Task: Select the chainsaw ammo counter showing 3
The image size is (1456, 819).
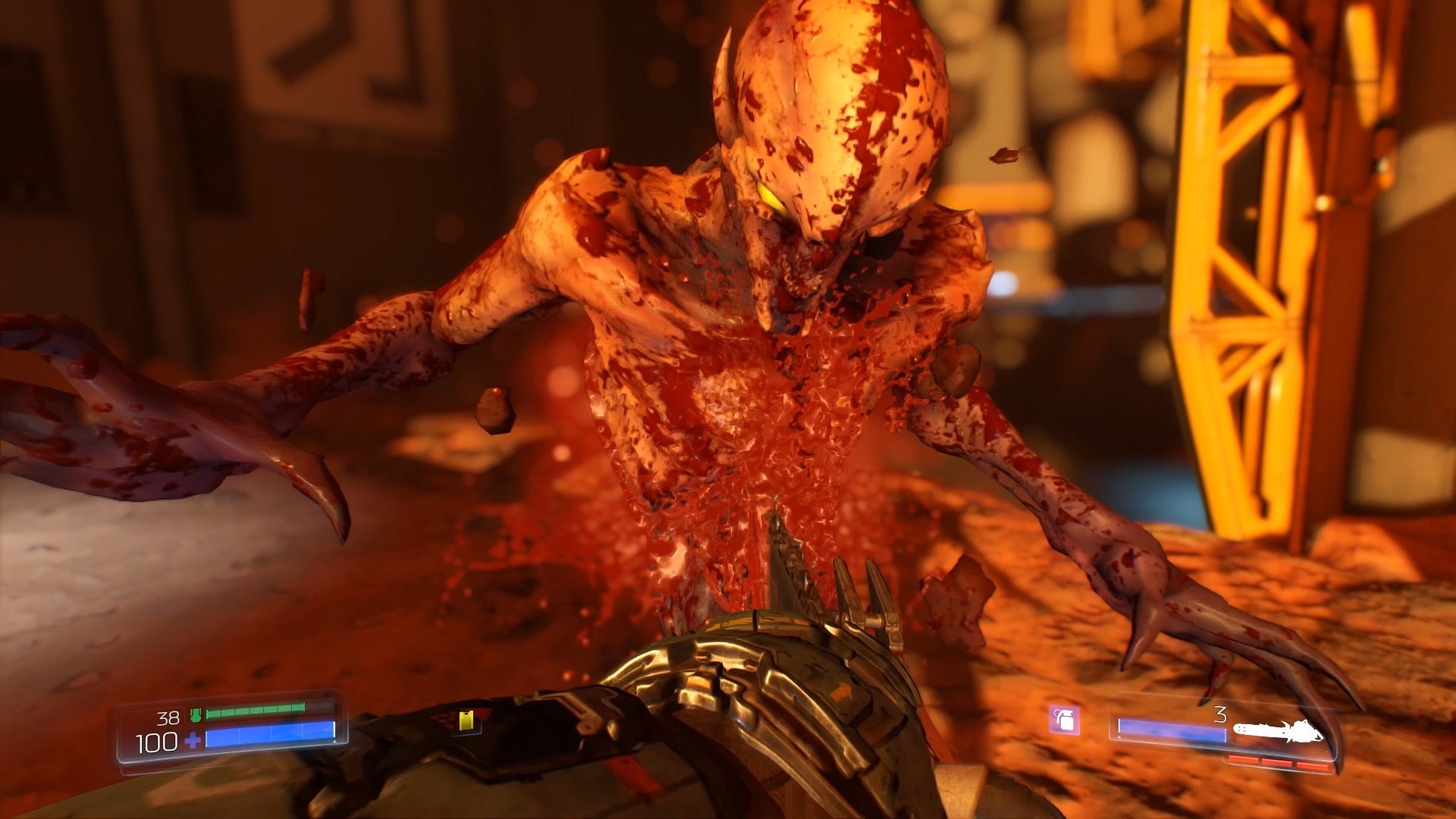Action: (x=1221, y=713)
